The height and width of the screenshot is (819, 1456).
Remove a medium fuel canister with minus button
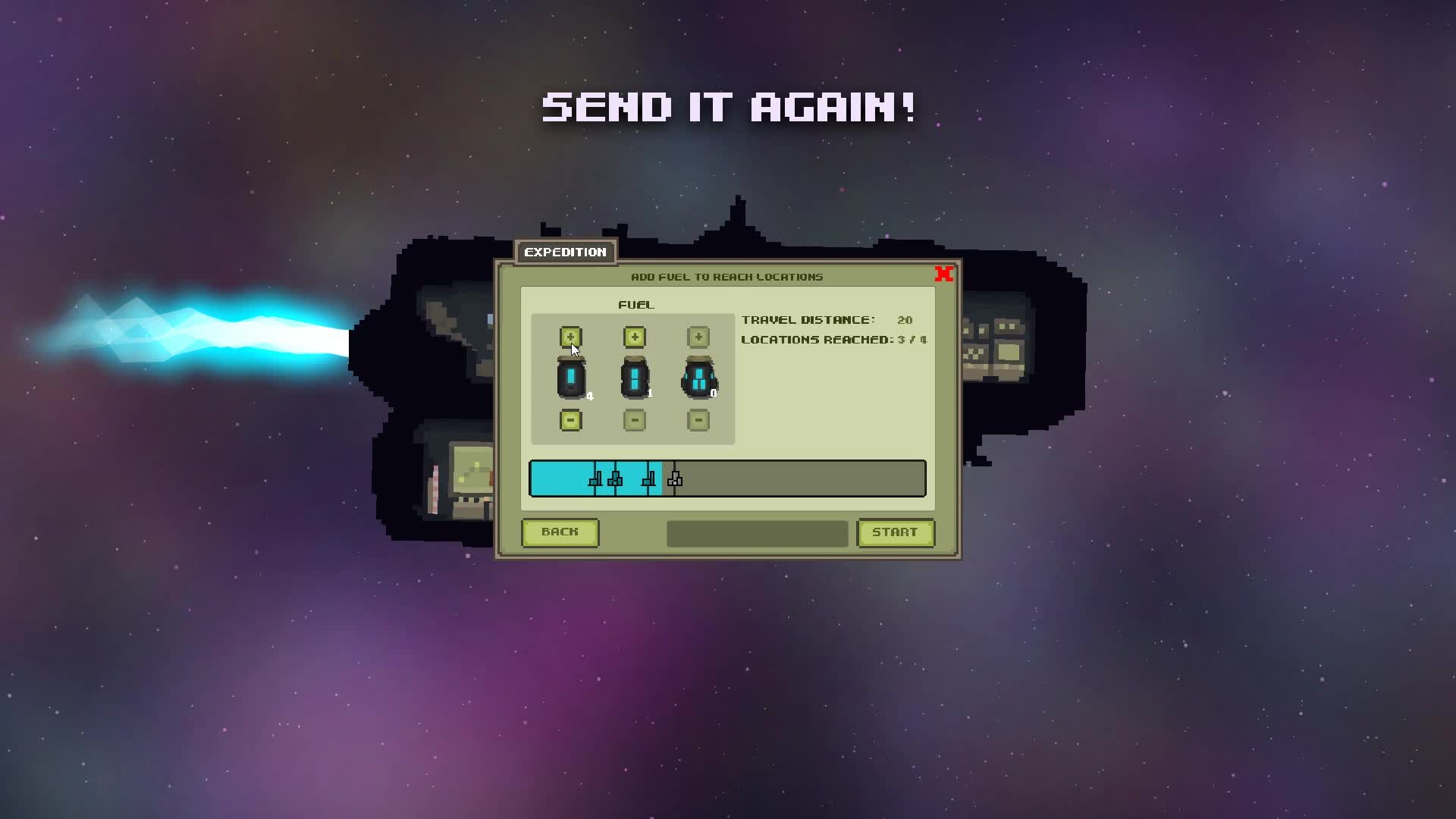(x=634, y=420)
